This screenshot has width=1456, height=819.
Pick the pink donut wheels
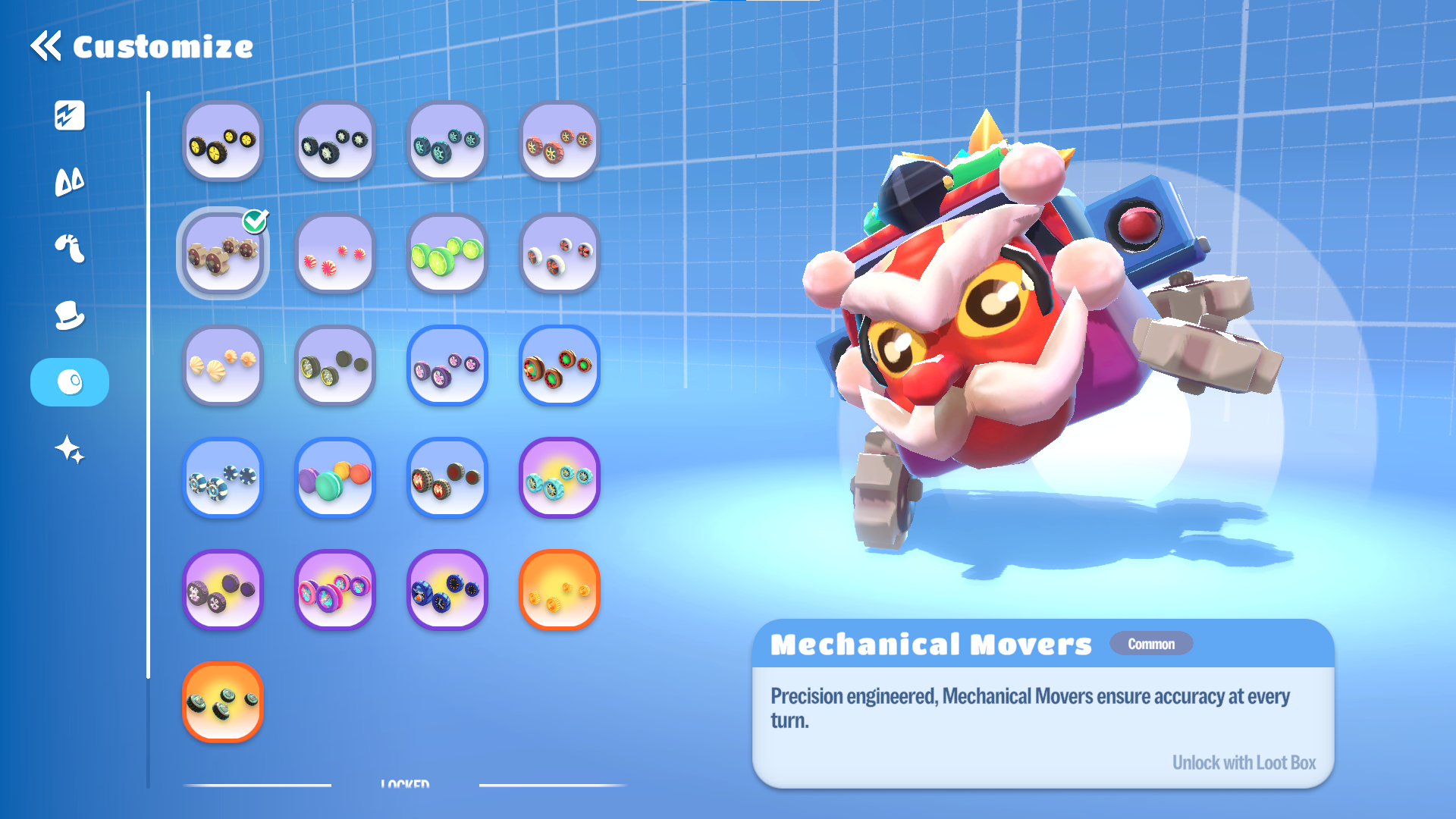[x=335, y=591]
